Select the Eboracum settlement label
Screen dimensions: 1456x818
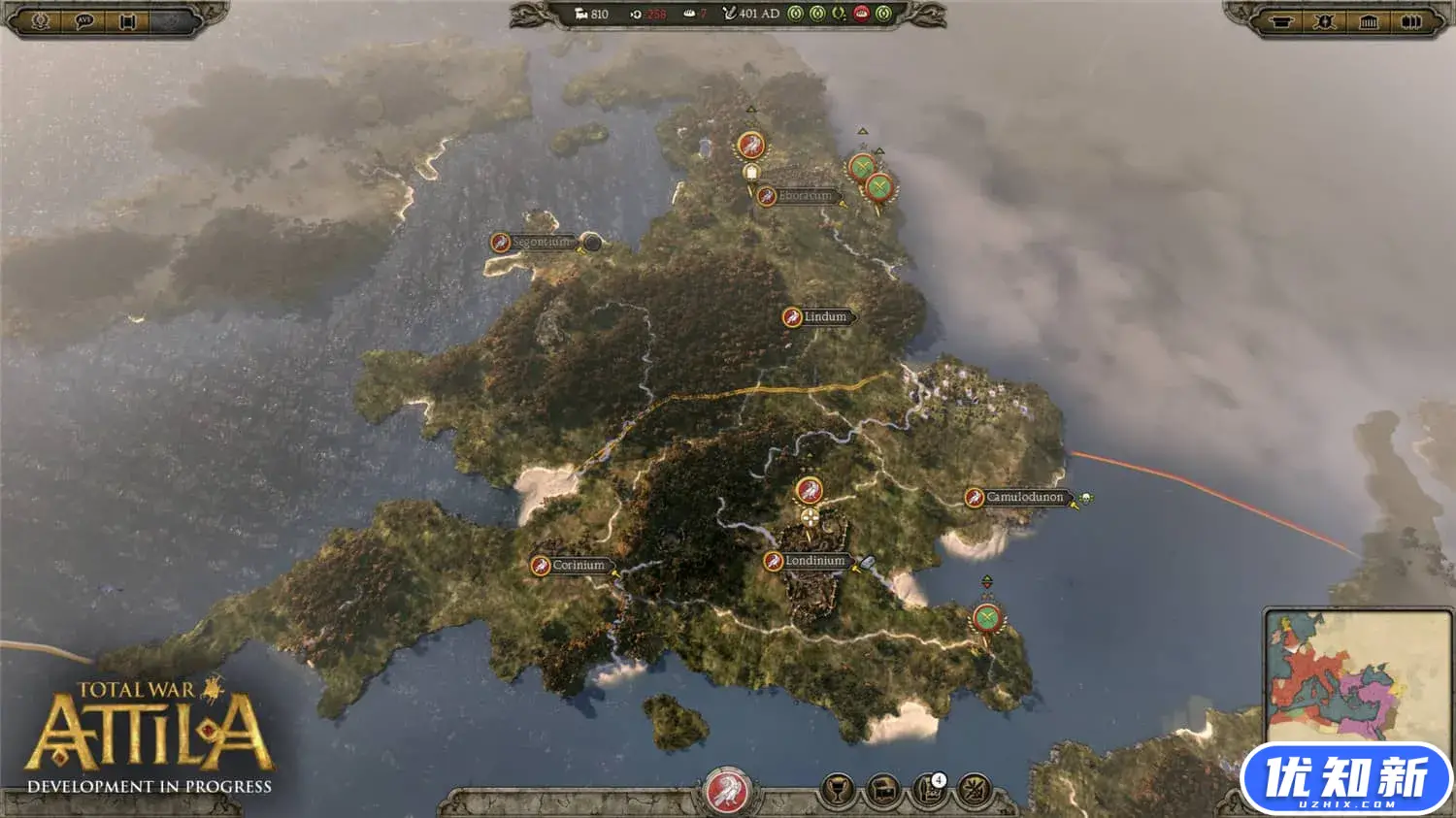[x=805, y=196]
